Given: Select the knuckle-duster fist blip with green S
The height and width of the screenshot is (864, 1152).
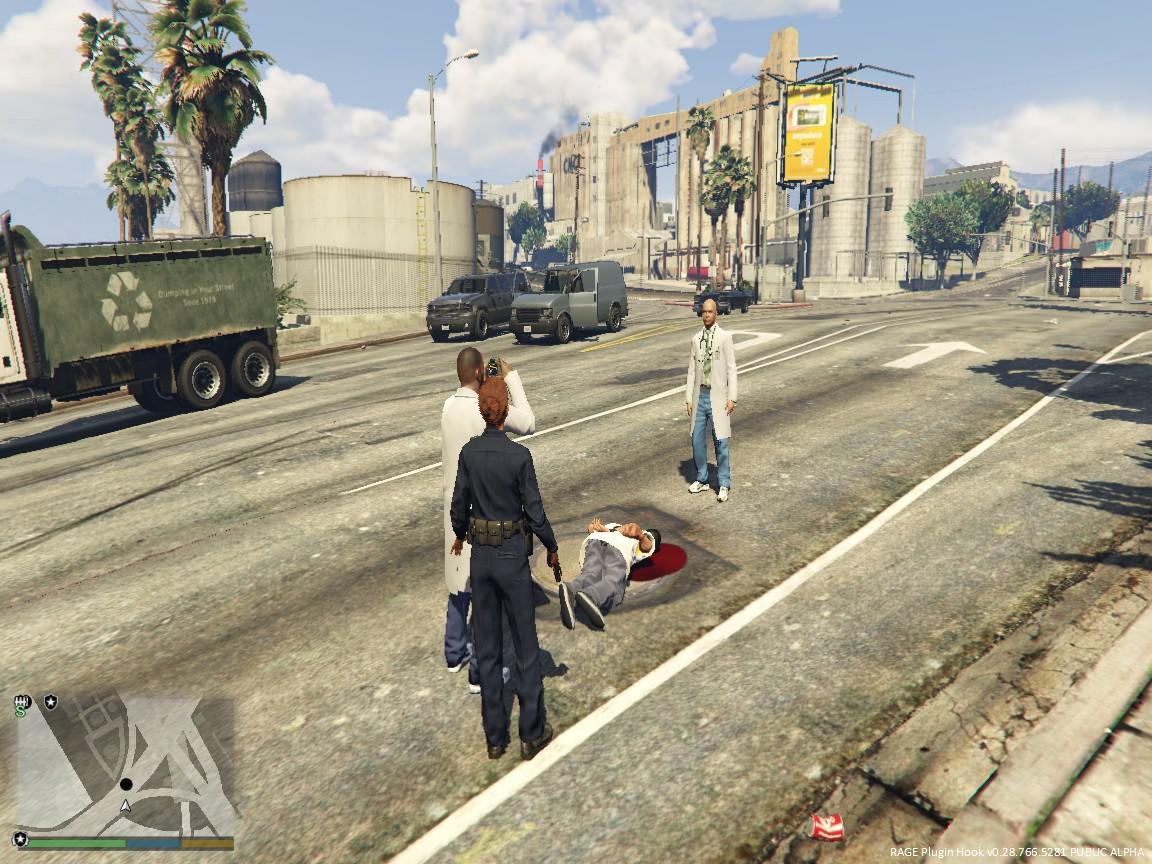Looking at the screenshot, I should click(x=22, y=705).
